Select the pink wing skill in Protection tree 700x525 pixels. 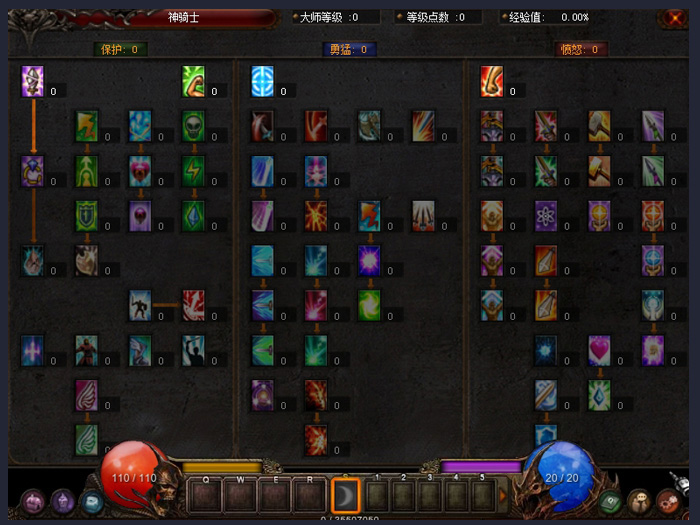[87, 394]
